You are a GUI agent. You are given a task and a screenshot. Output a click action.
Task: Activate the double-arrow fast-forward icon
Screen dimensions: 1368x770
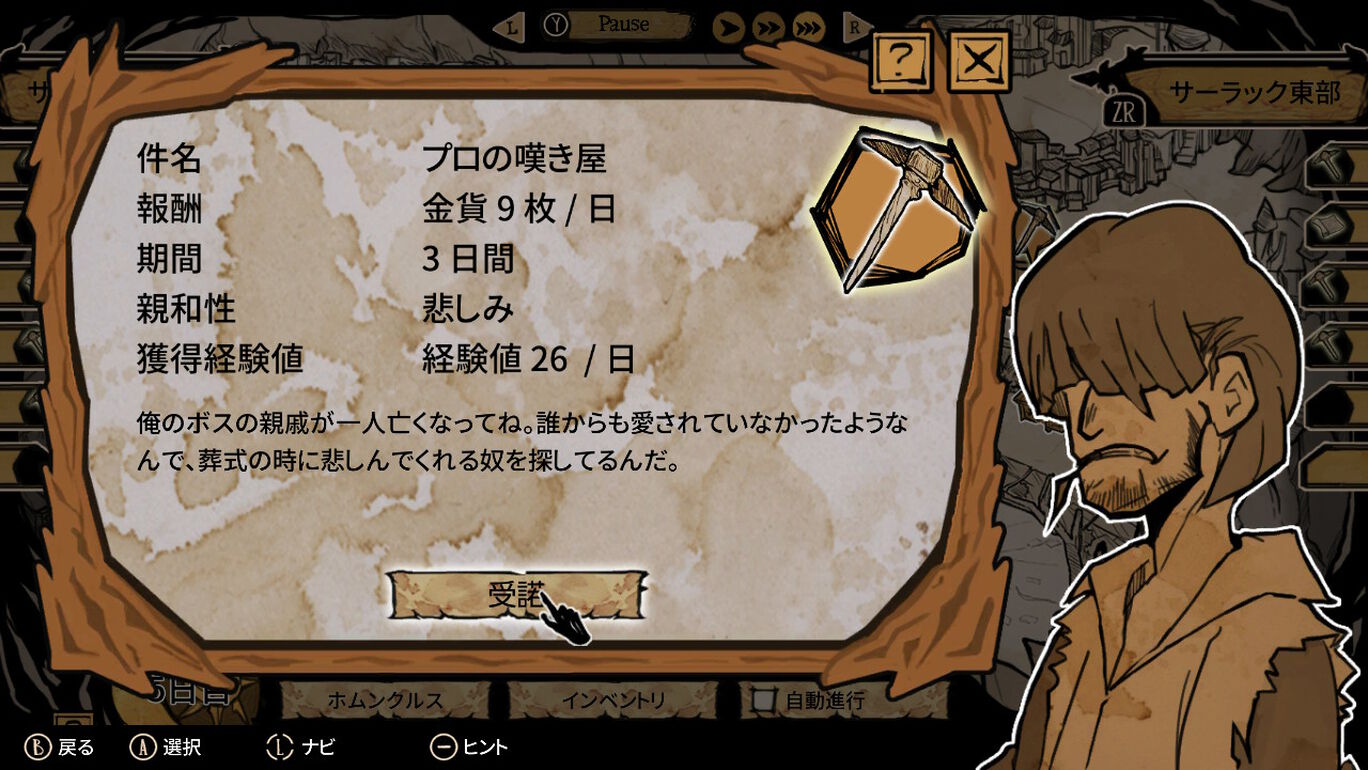pyautogui.click(x=766, y=27)
